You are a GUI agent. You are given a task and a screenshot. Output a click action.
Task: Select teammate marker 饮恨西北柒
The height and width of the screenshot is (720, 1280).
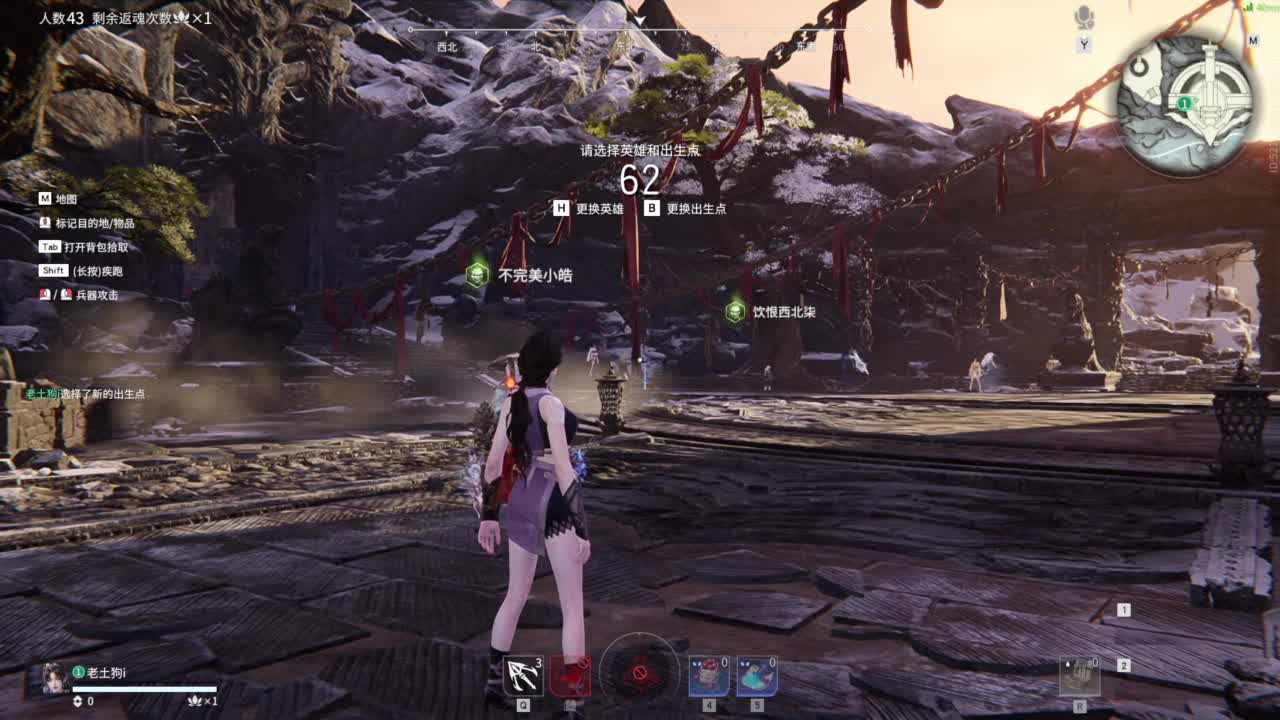click(736, 312)
